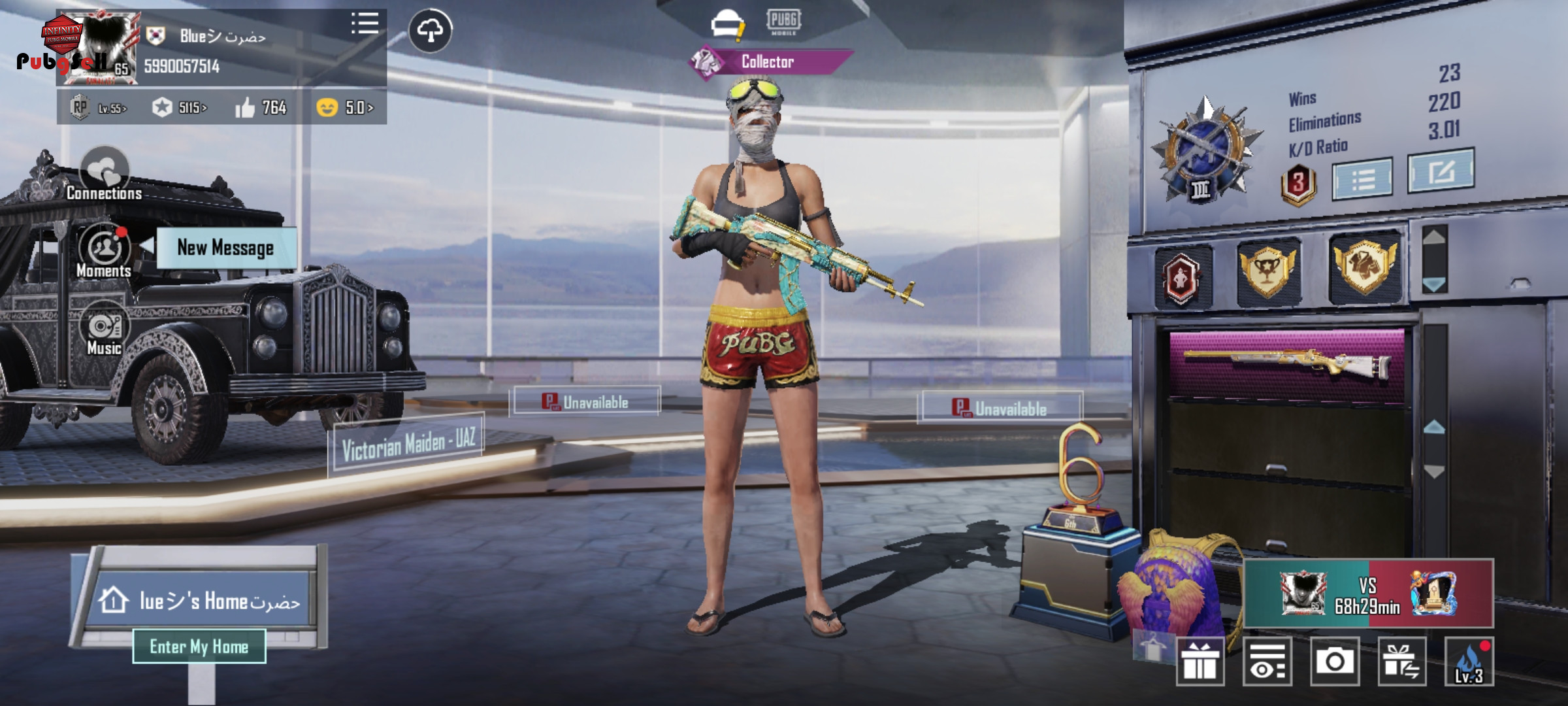Viewport: 1568px width, 706px height.
Task: Click the edit button beside the stats list
Action: point(1441,171)
